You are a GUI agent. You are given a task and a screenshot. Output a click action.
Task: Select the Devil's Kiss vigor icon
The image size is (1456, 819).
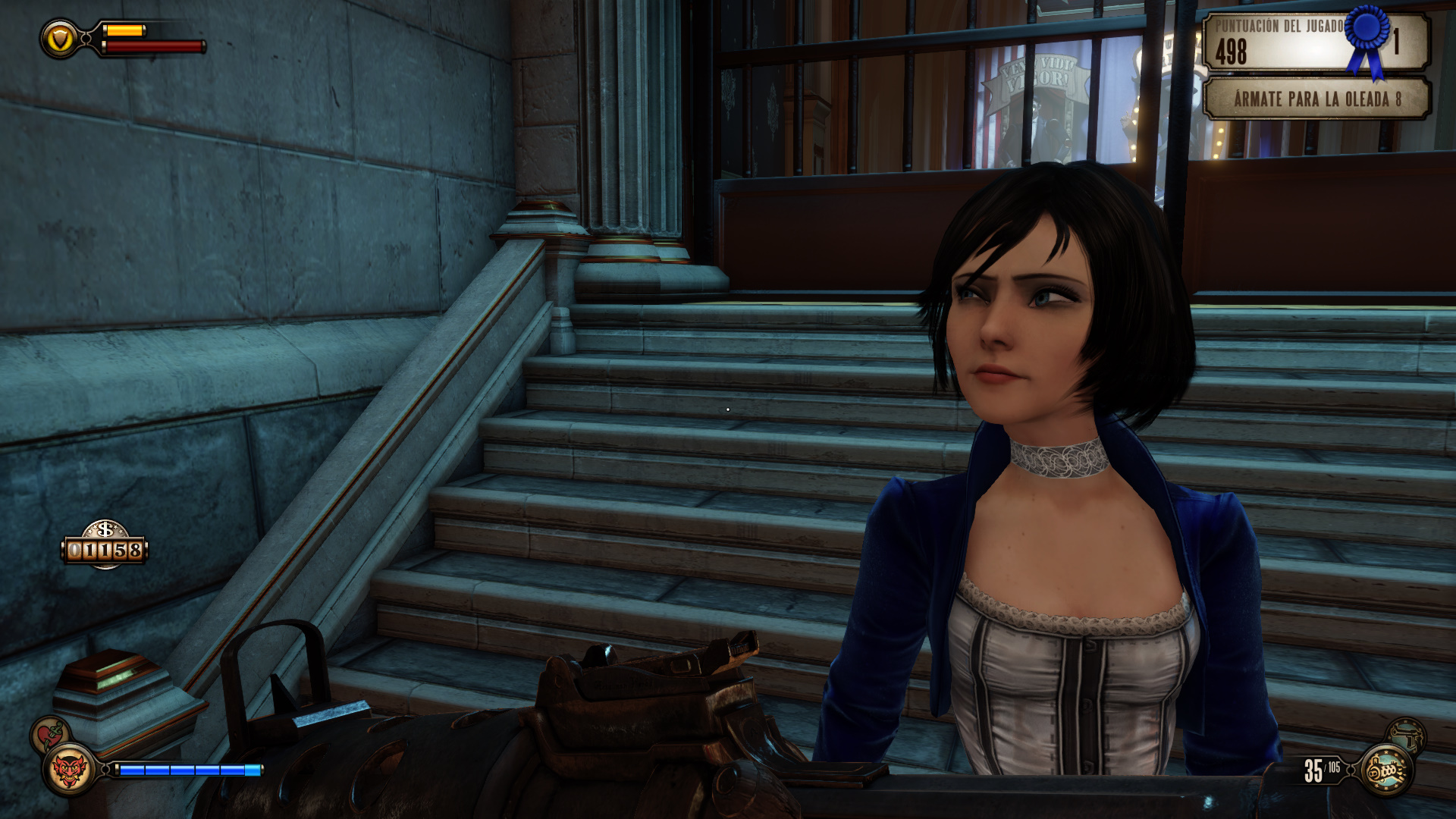tap(69, 770)
